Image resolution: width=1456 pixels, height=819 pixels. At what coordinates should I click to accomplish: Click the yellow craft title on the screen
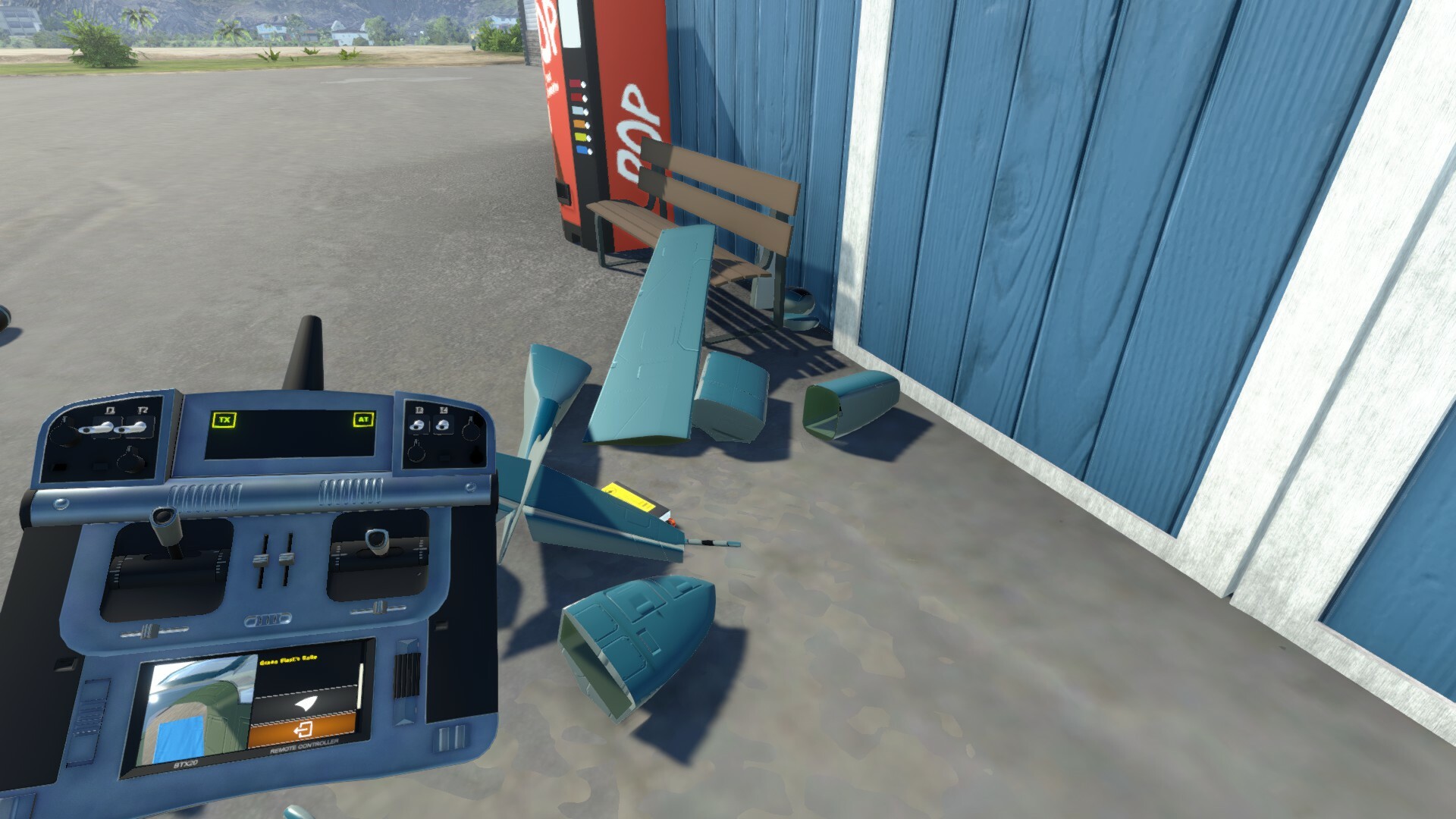[x=288, y=658]
